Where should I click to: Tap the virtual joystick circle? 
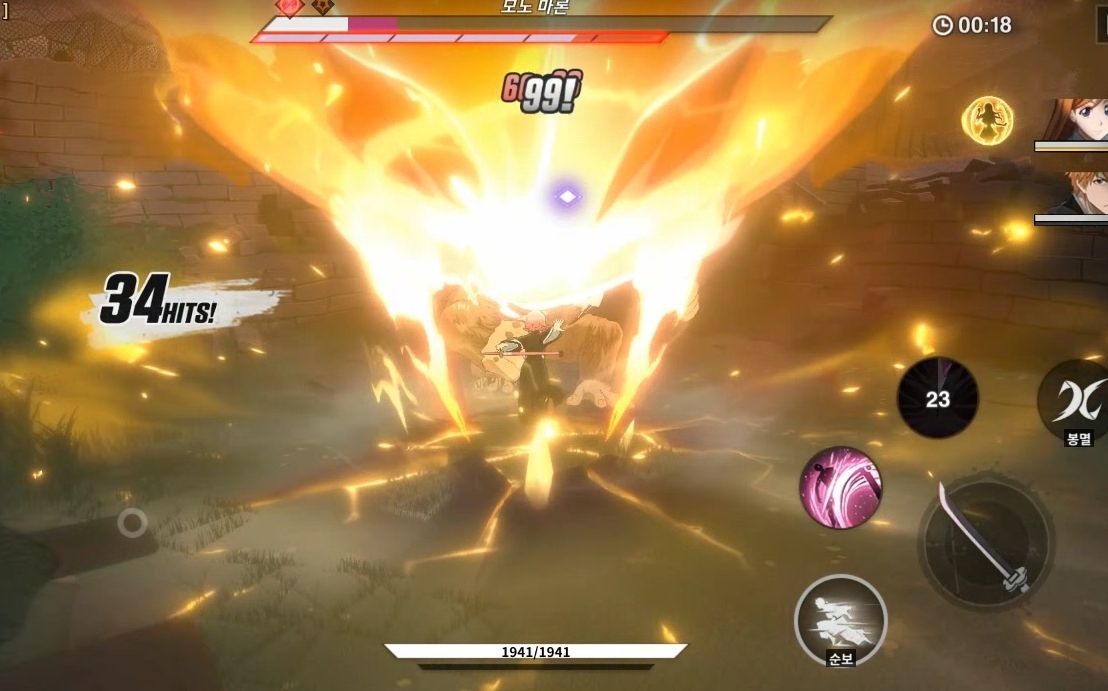pos(132,521)
